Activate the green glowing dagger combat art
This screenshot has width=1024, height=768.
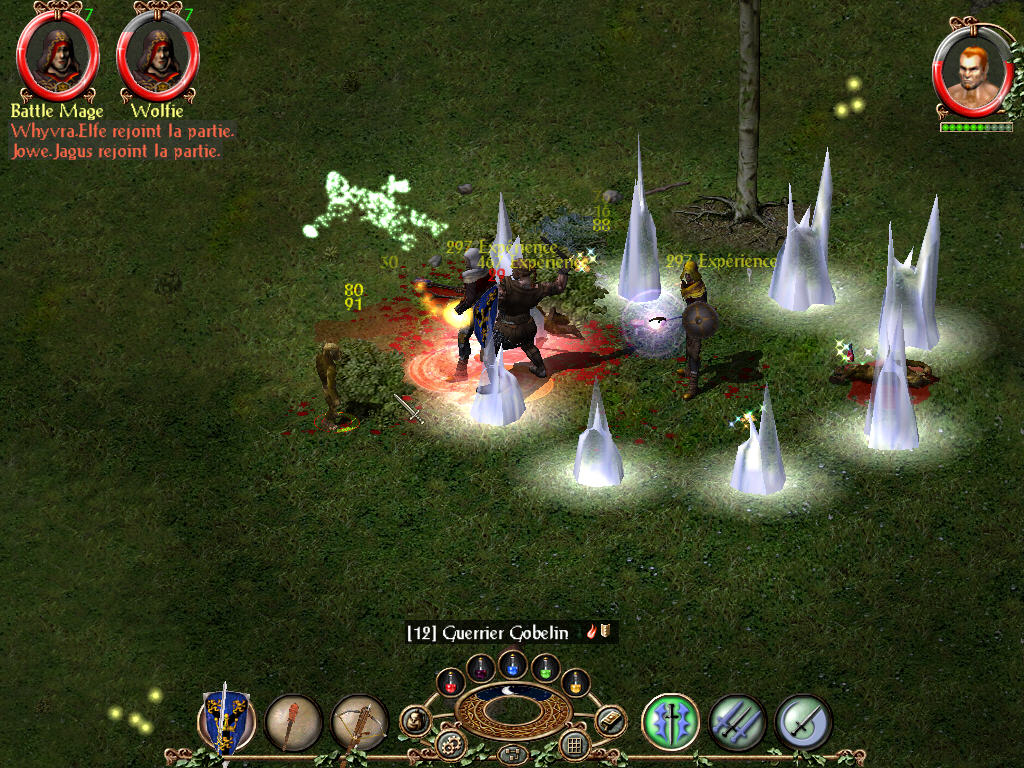[670, 722]
